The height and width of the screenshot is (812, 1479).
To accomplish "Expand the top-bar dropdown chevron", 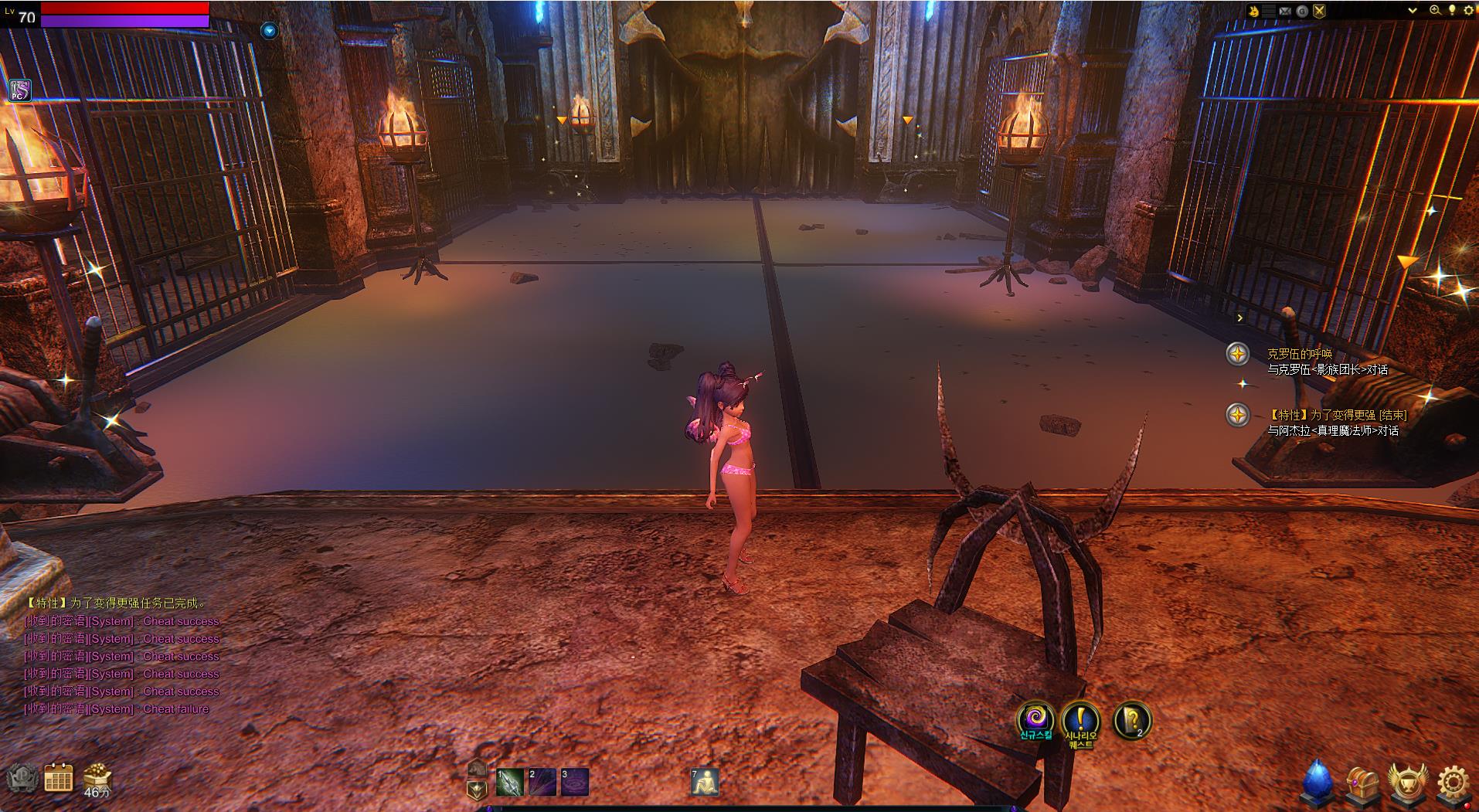I will click(x=1412, y=11).
